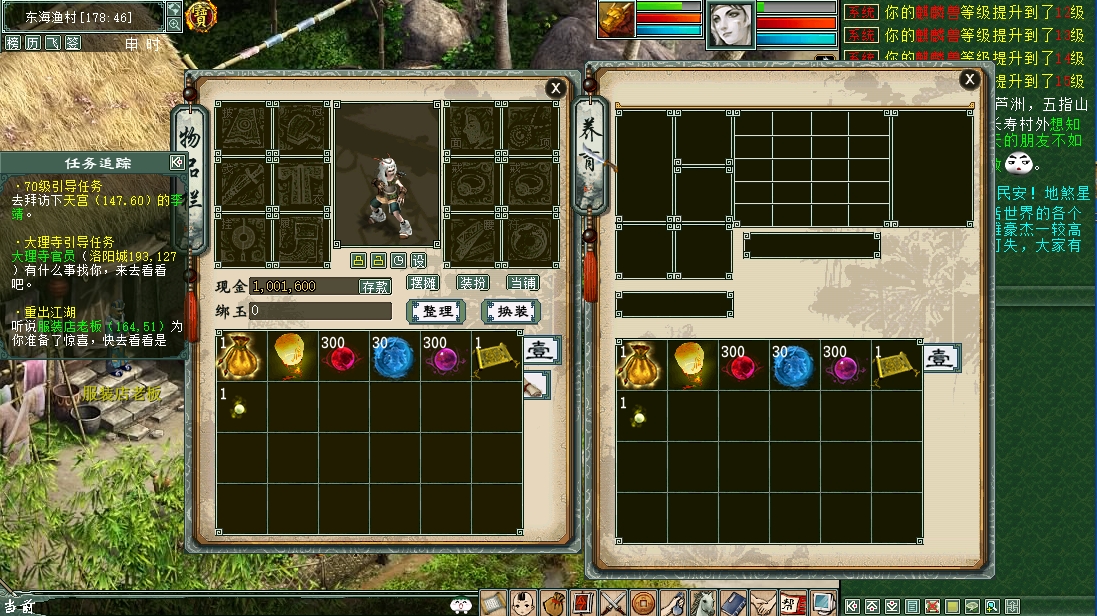This screenshot has width=1097, height=616.
Task: Open the 摆摊 stall button
Action: coord(424,284)
